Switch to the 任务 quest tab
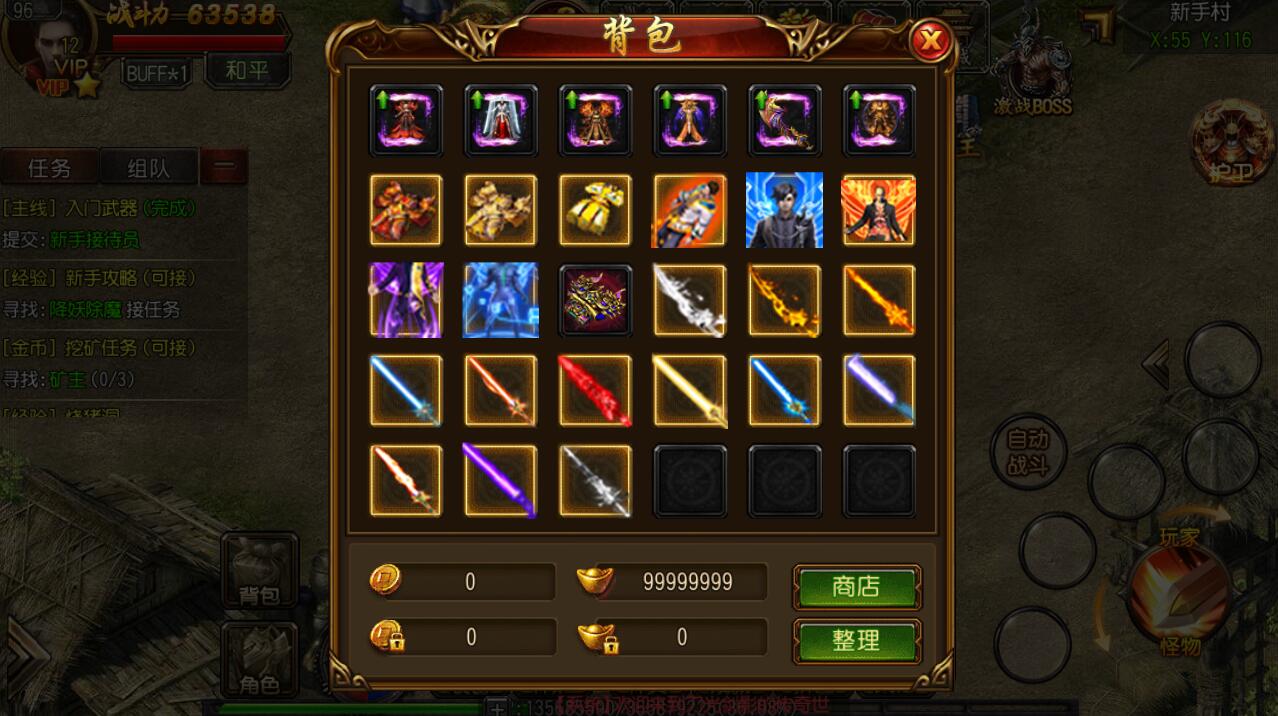This screenshot has width=1278, height=716. click(49, 168)
